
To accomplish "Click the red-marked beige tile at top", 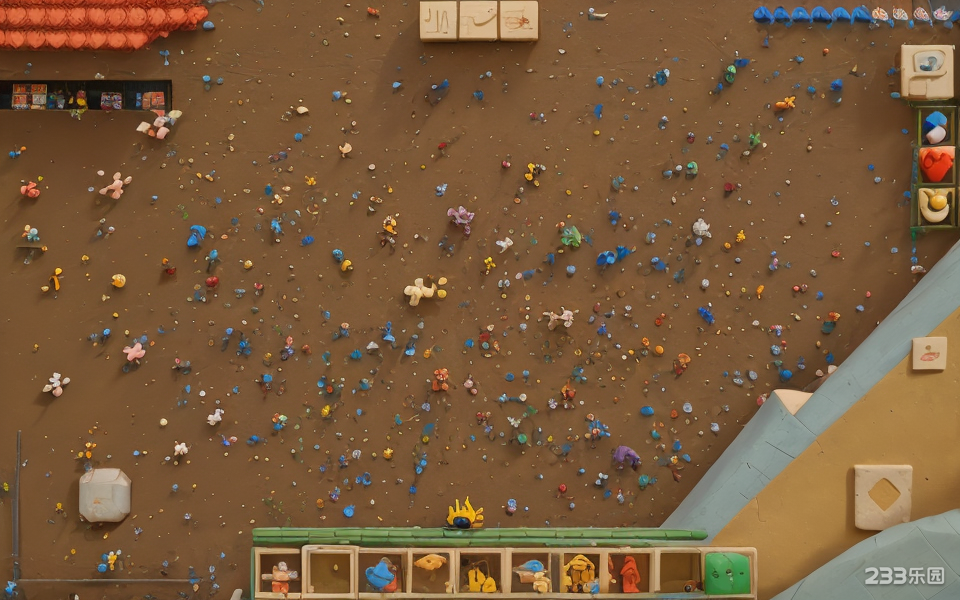I will click(518, 20).
